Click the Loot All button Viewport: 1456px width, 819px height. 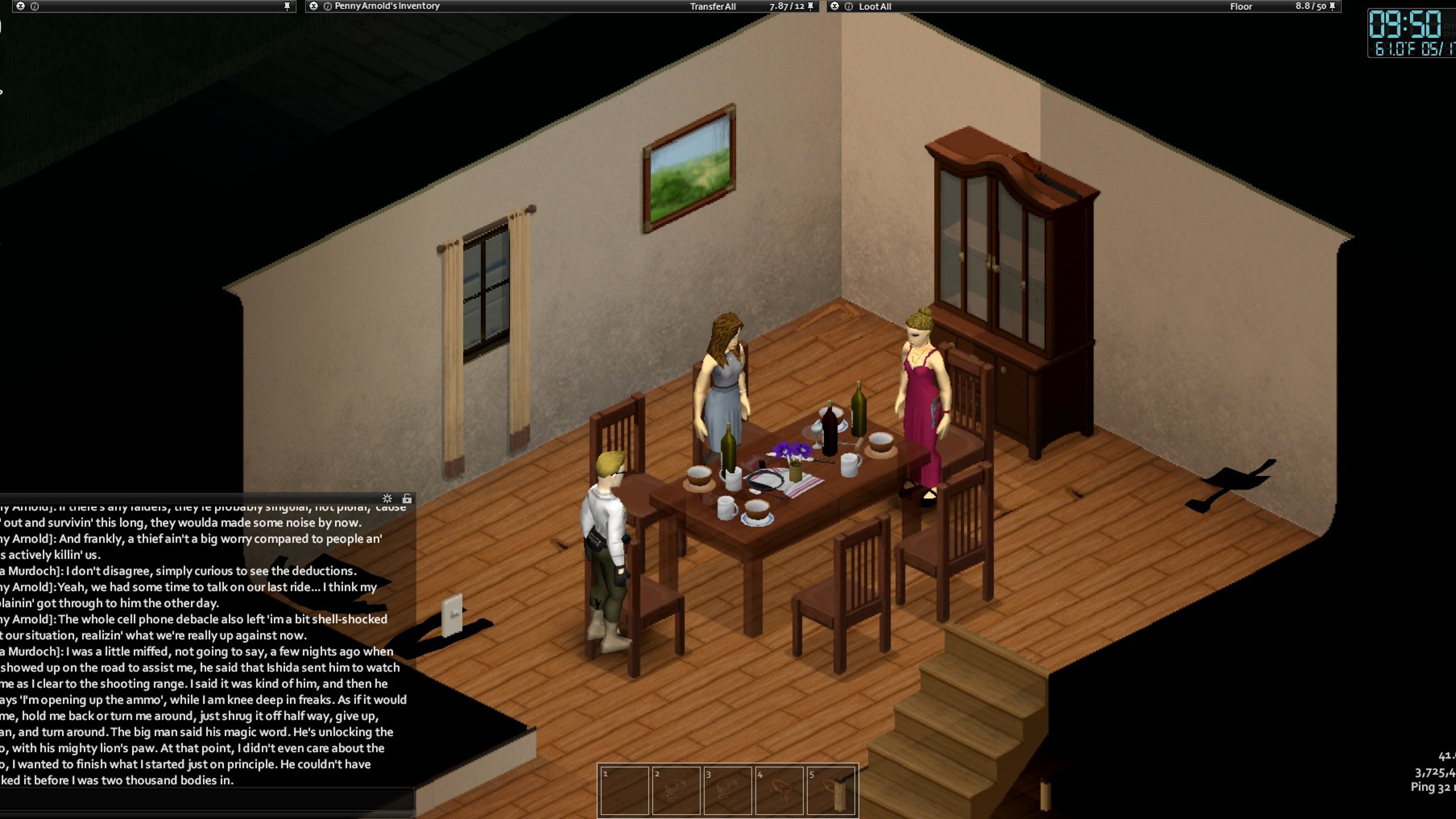(x=874, y=7)
